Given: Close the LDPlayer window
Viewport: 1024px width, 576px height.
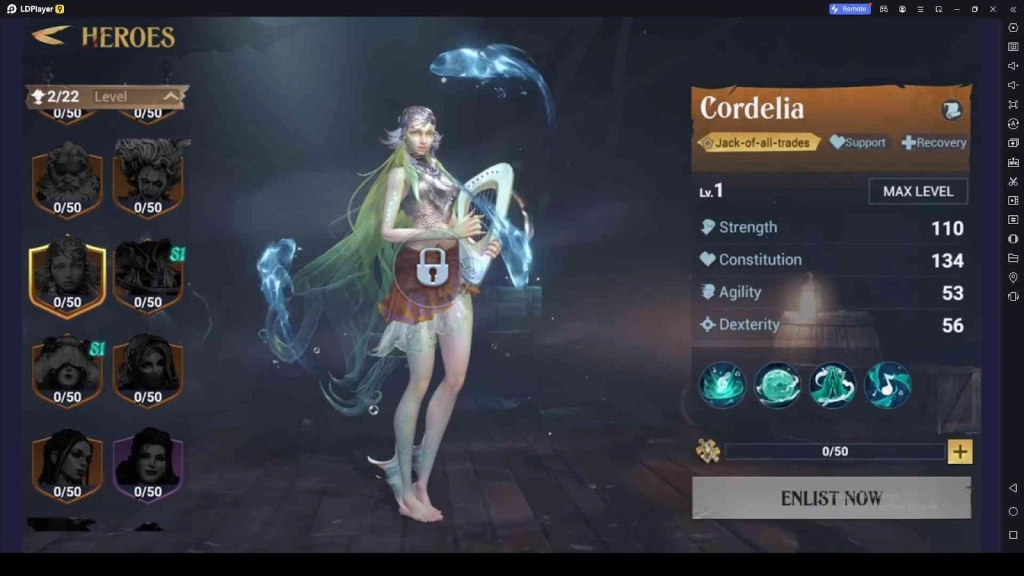Looking at the screenshot, I should pos(994,9).
